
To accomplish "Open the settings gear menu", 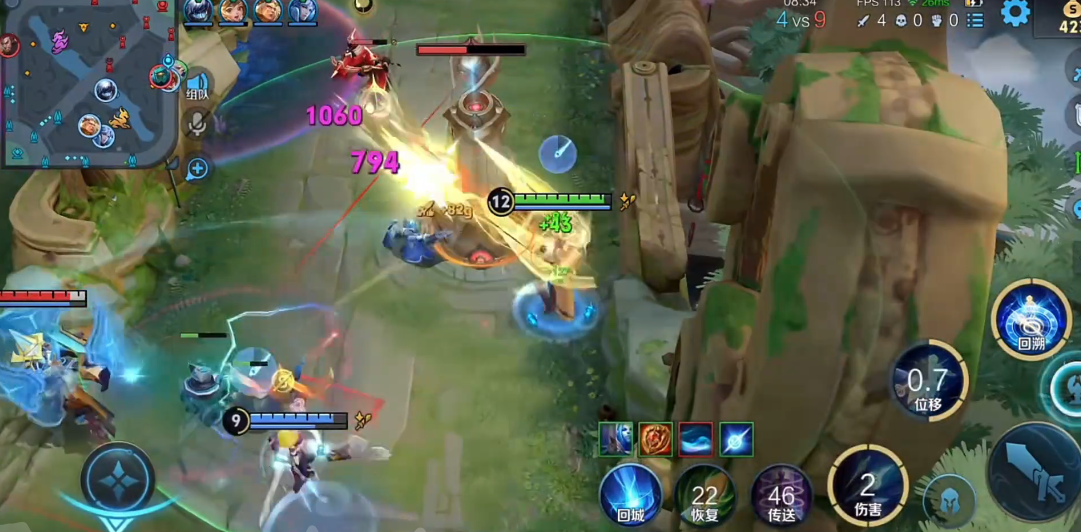I will pyautogui.click(x=1015, y=13).
